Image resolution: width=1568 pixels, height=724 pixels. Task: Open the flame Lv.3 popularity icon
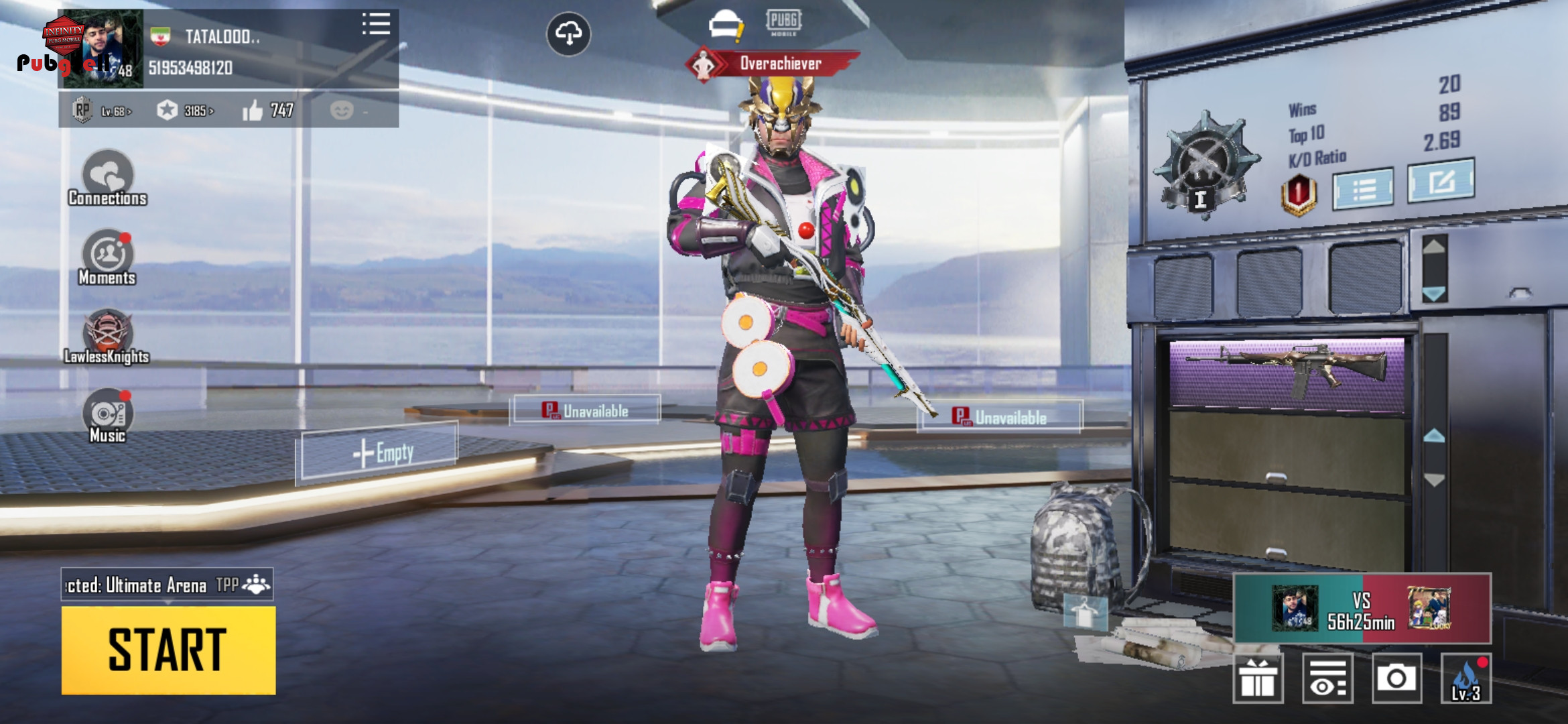point(1465,678)
